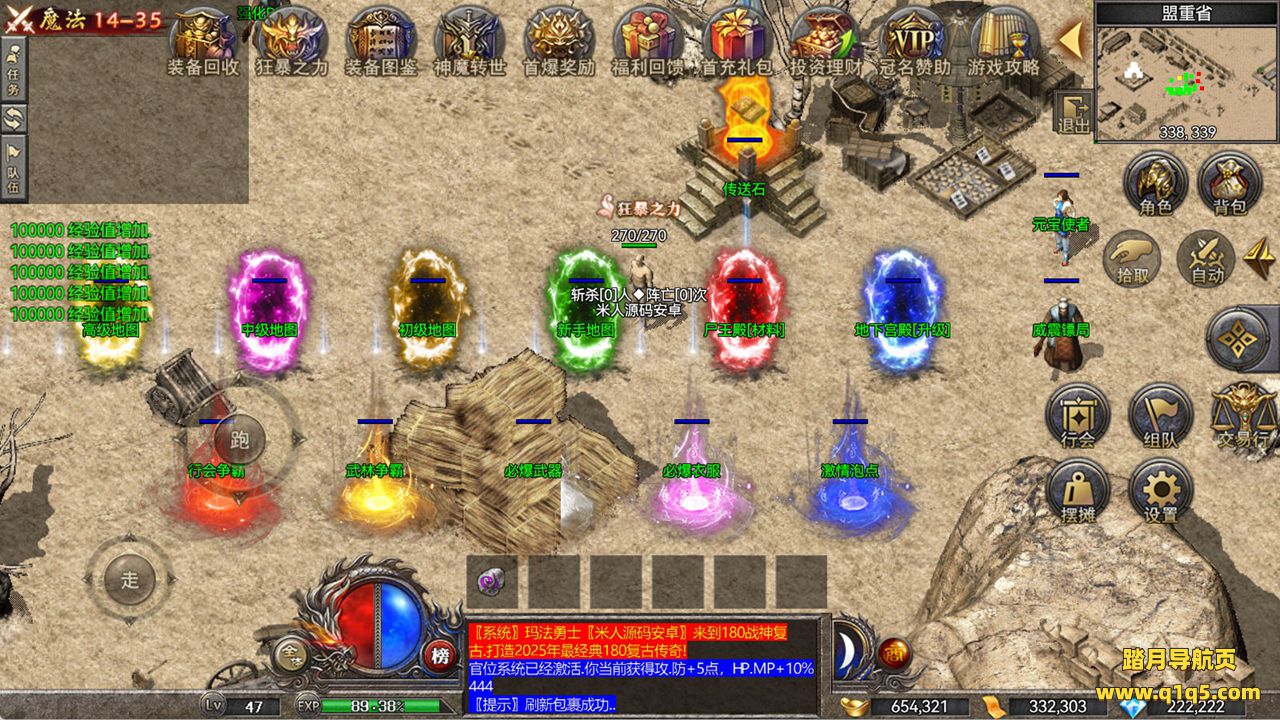The width and height of the screenshot is (1280, 720).
Task: Open the 背包 backpack inventory
Action: click(1229, 183)
